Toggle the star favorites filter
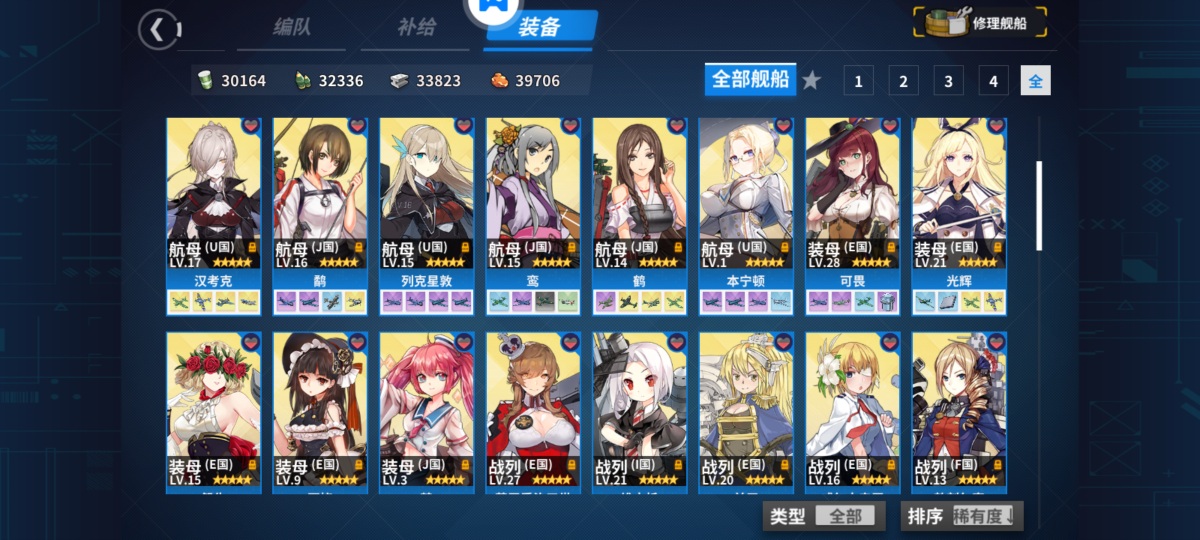1200x540 pixels. click(811, 80)
